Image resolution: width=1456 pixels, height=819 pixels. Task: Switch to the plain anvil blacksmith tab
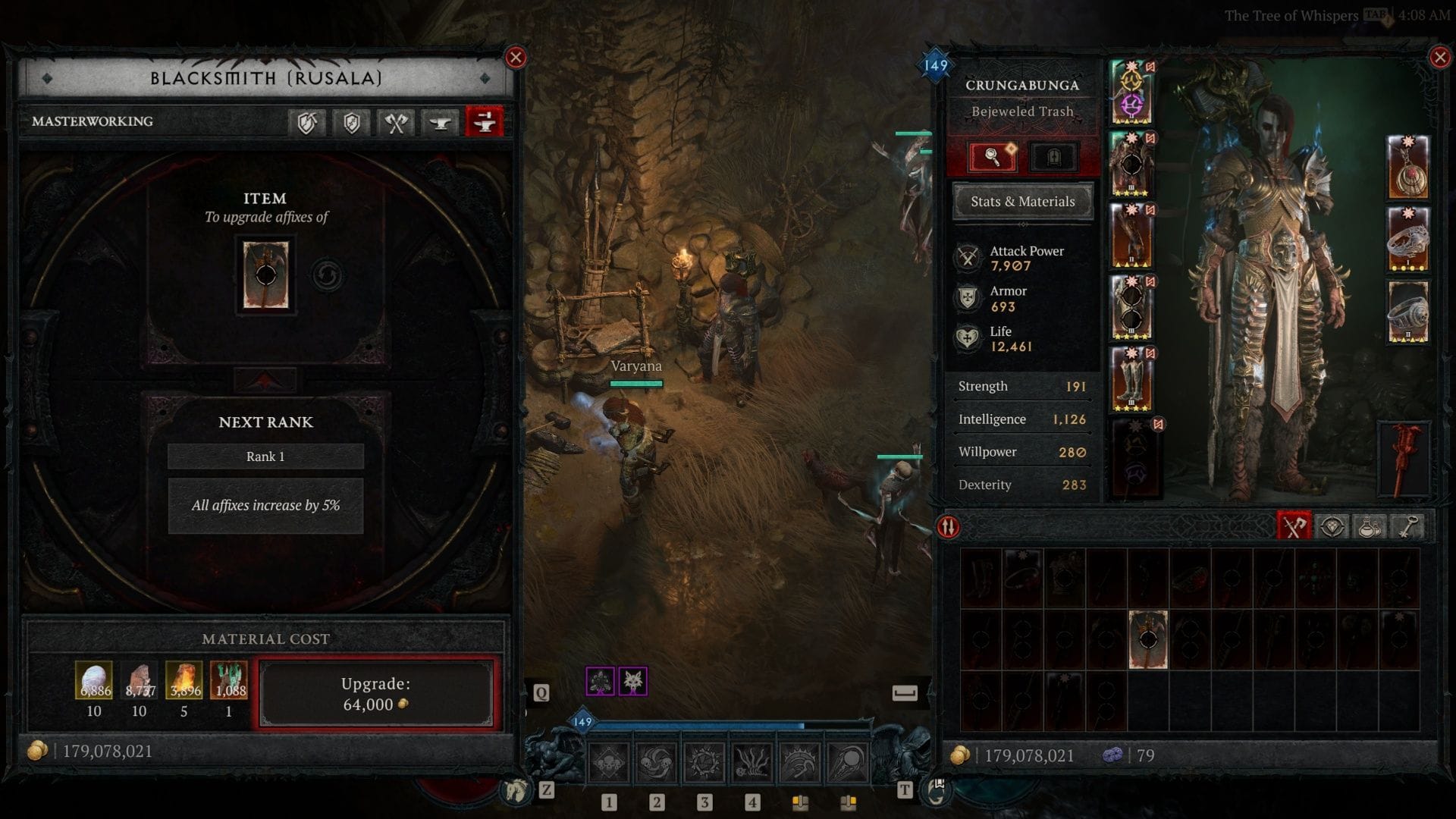coord(440,122)
